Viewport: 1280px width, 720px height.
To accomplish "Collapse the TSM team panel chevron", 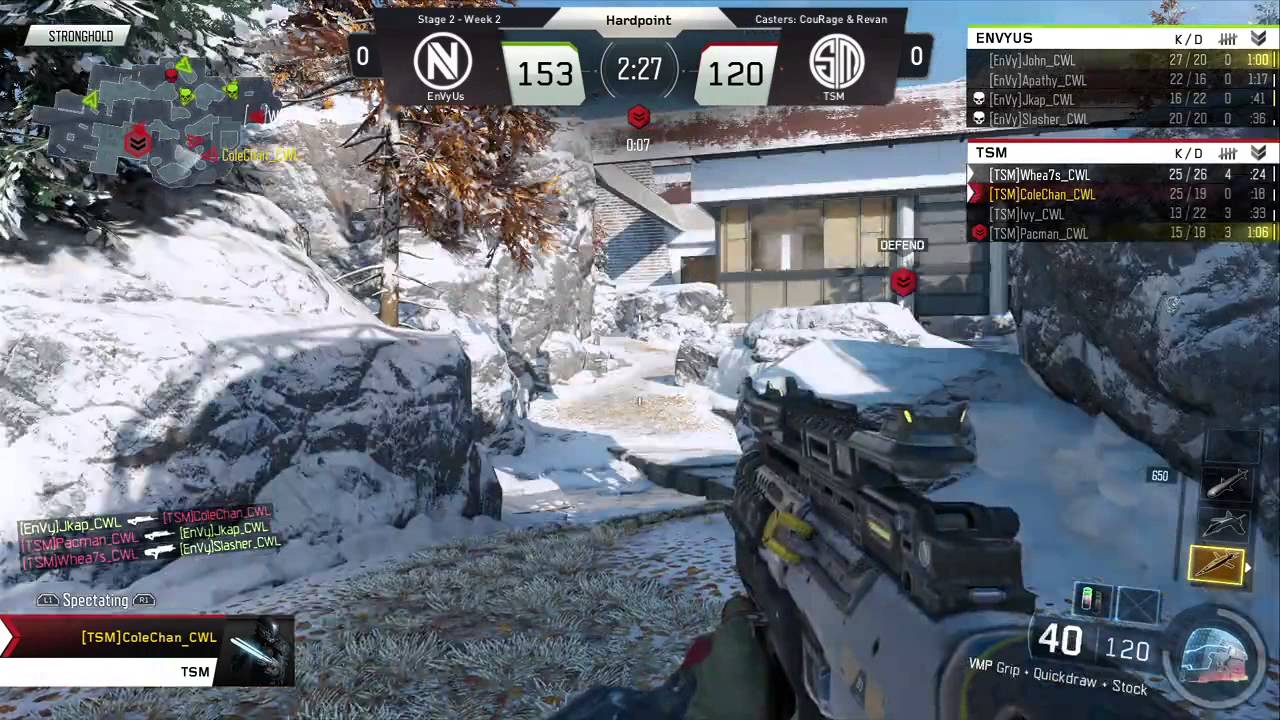I will click(1258, 153).
